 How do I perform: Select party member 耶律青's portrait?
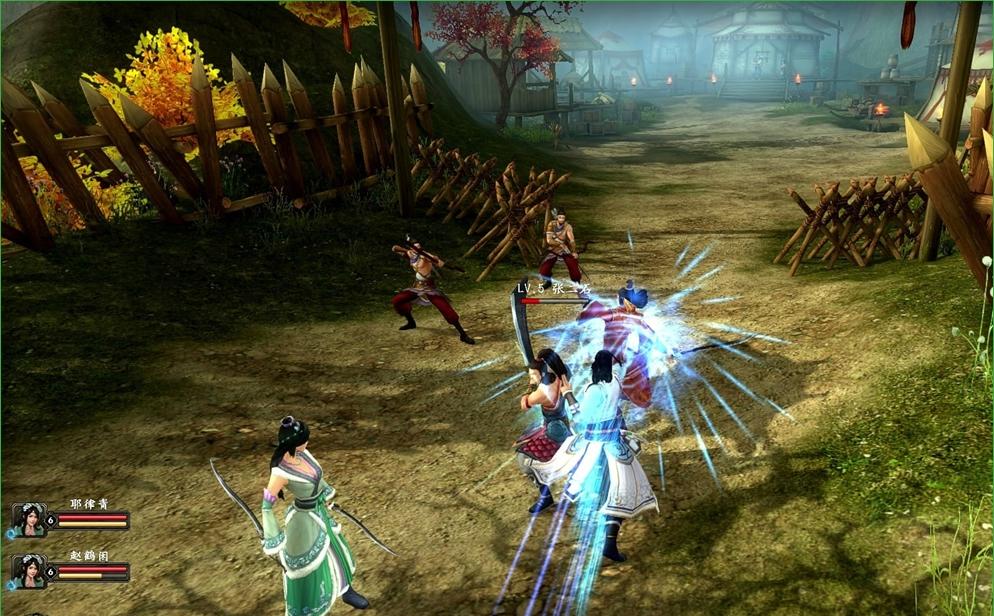tap(29, 520)
